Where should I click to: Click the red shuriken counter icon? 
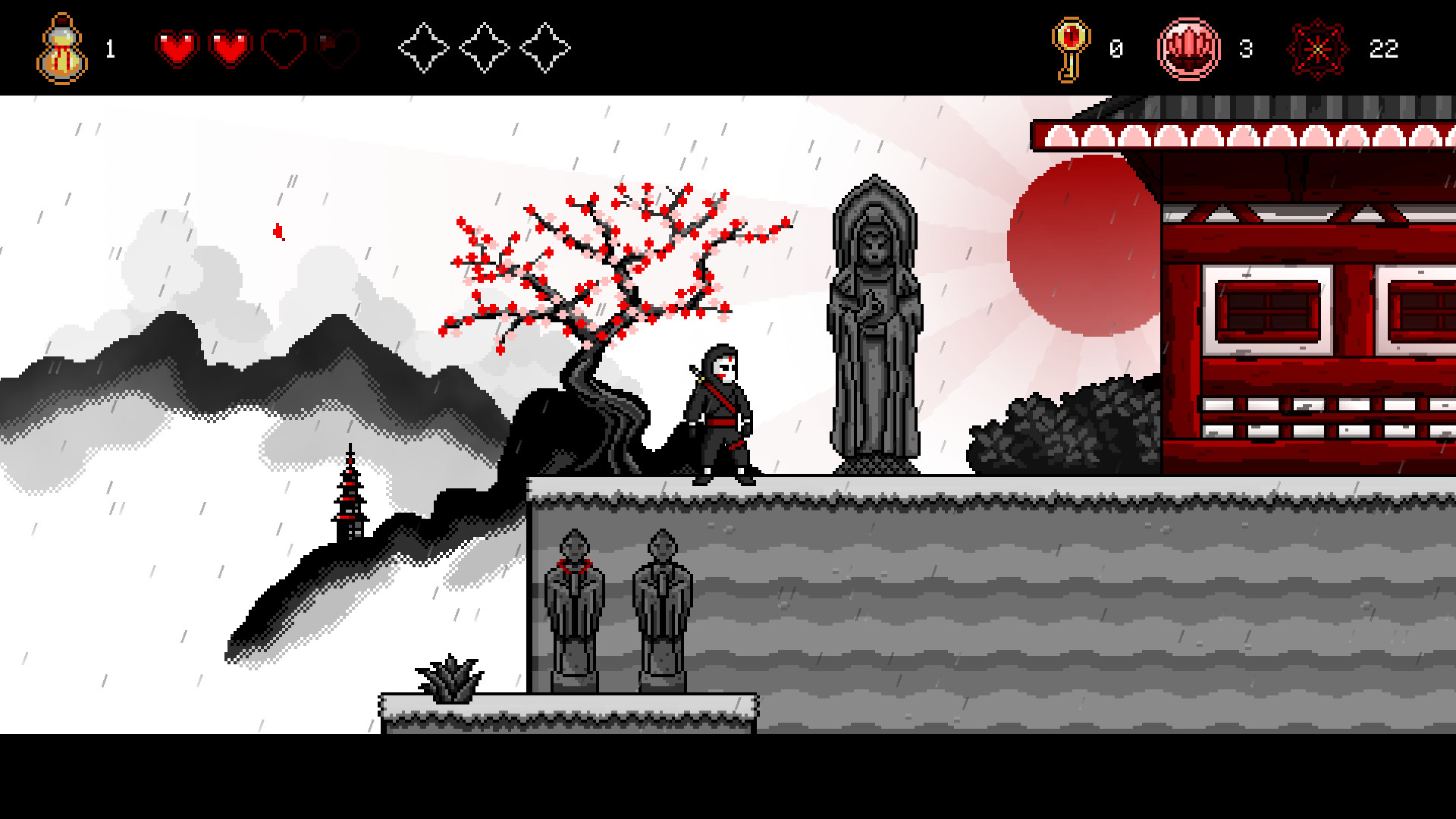[1319, 49]
